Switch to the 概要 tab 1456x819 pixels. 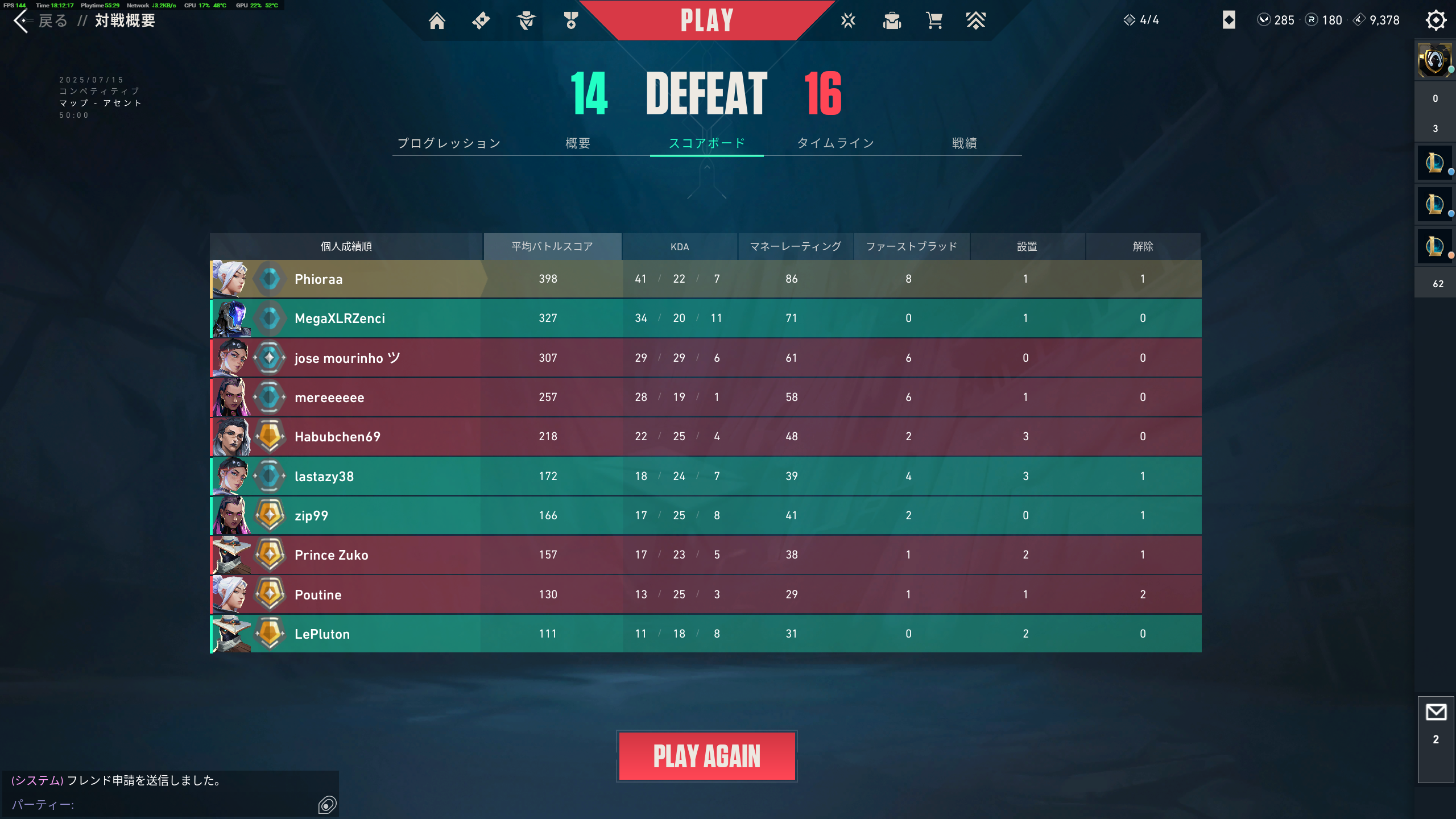[577, 143]
